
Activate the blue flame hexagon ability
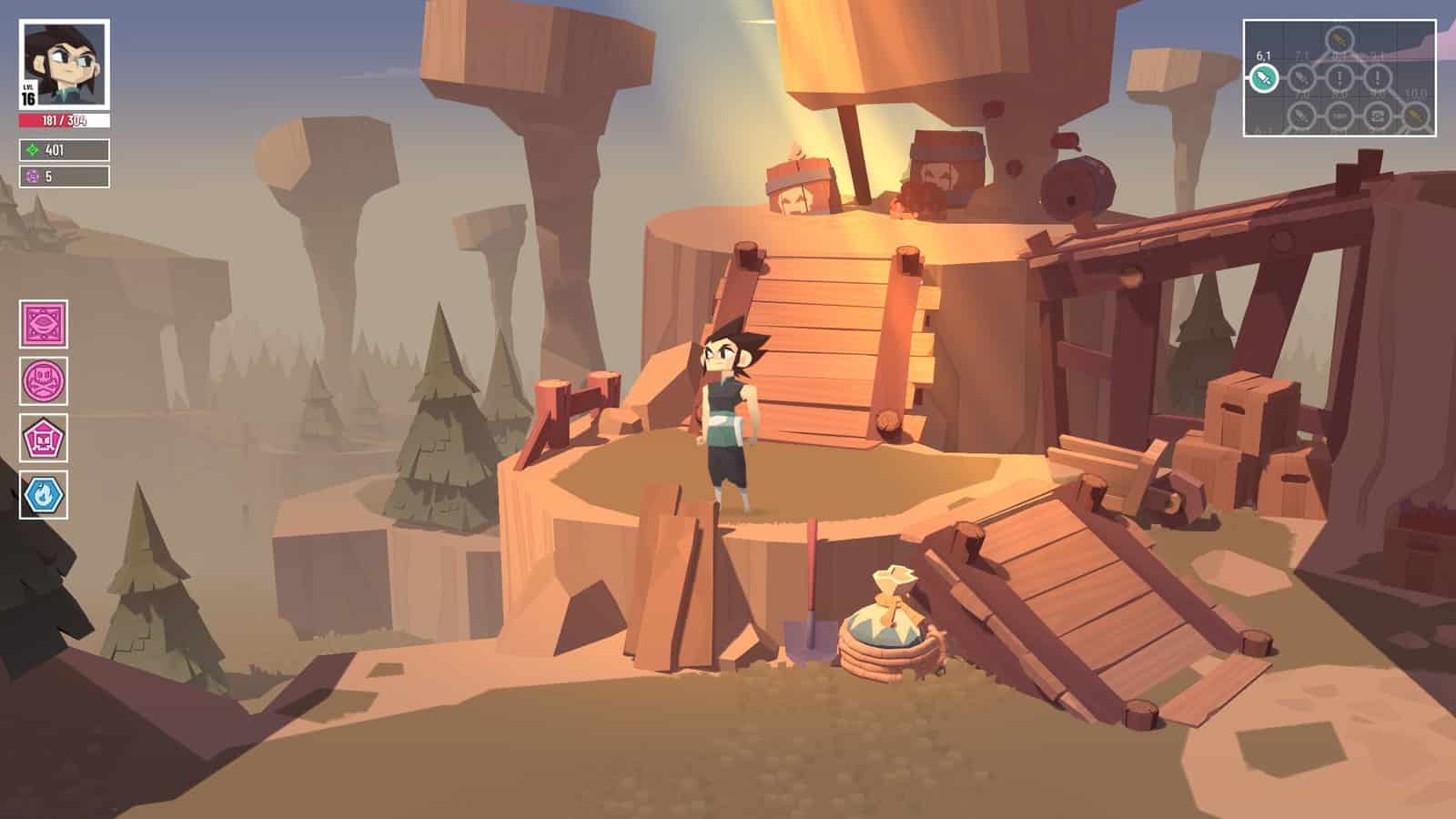[x=44, y=495]
